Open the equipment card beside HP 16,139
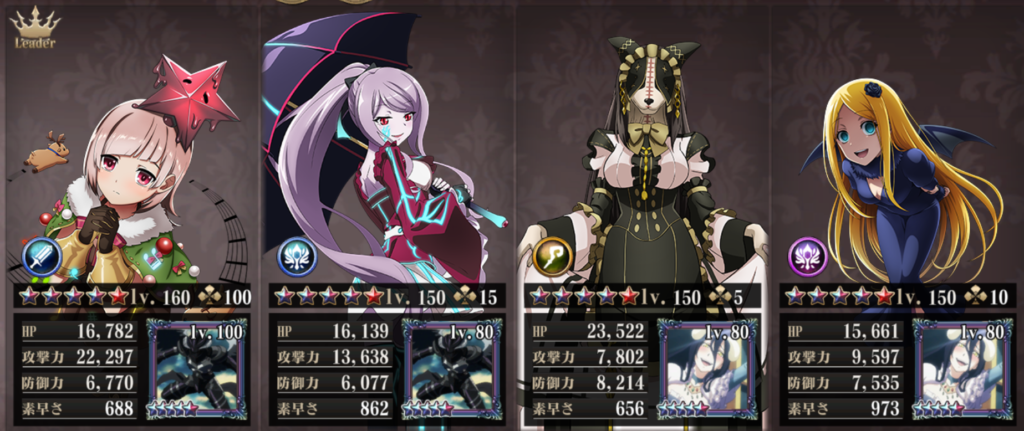 452,367
